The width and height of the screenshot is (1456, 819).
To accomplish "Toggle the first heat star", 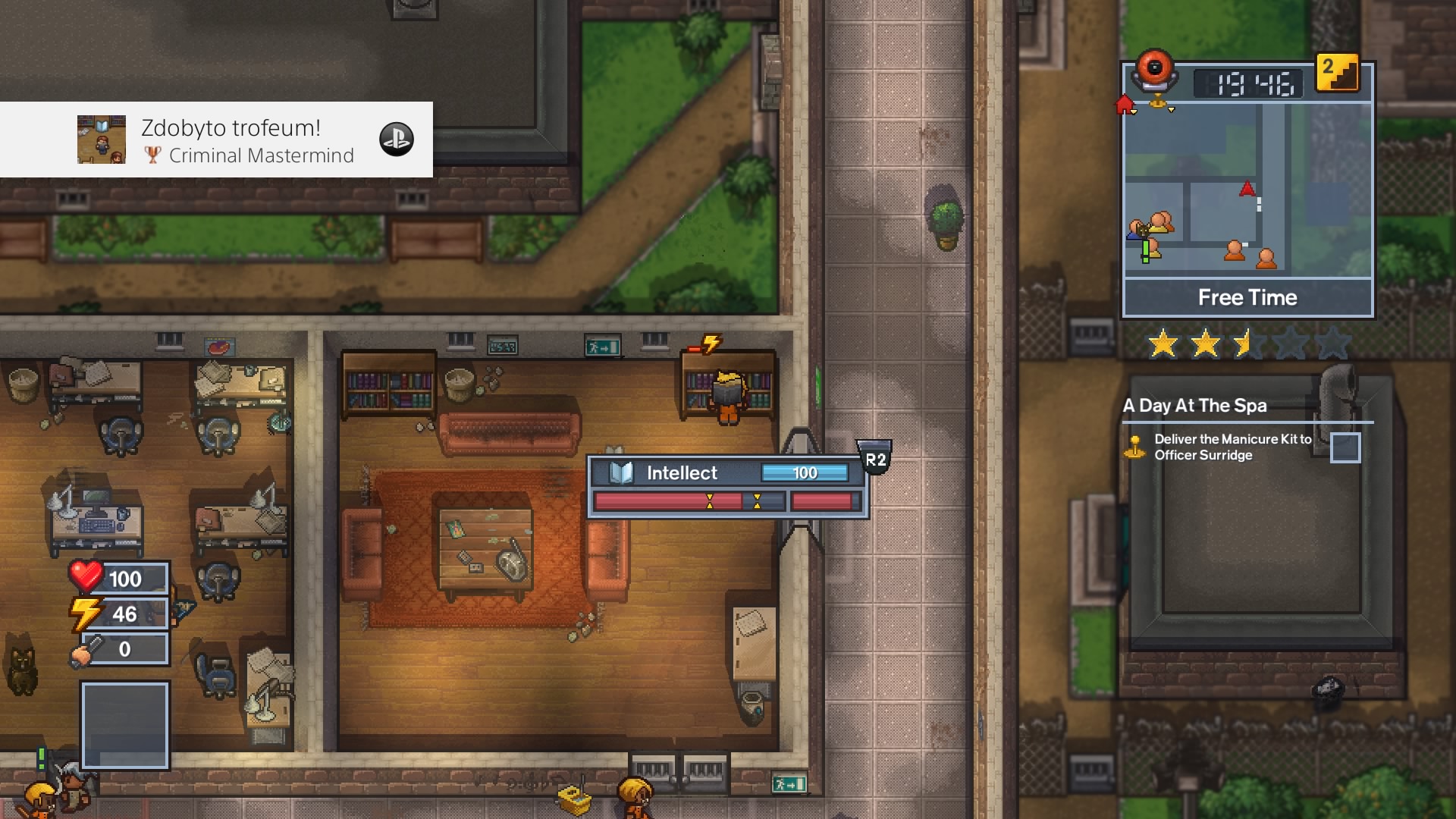I will coord(1160,341).
